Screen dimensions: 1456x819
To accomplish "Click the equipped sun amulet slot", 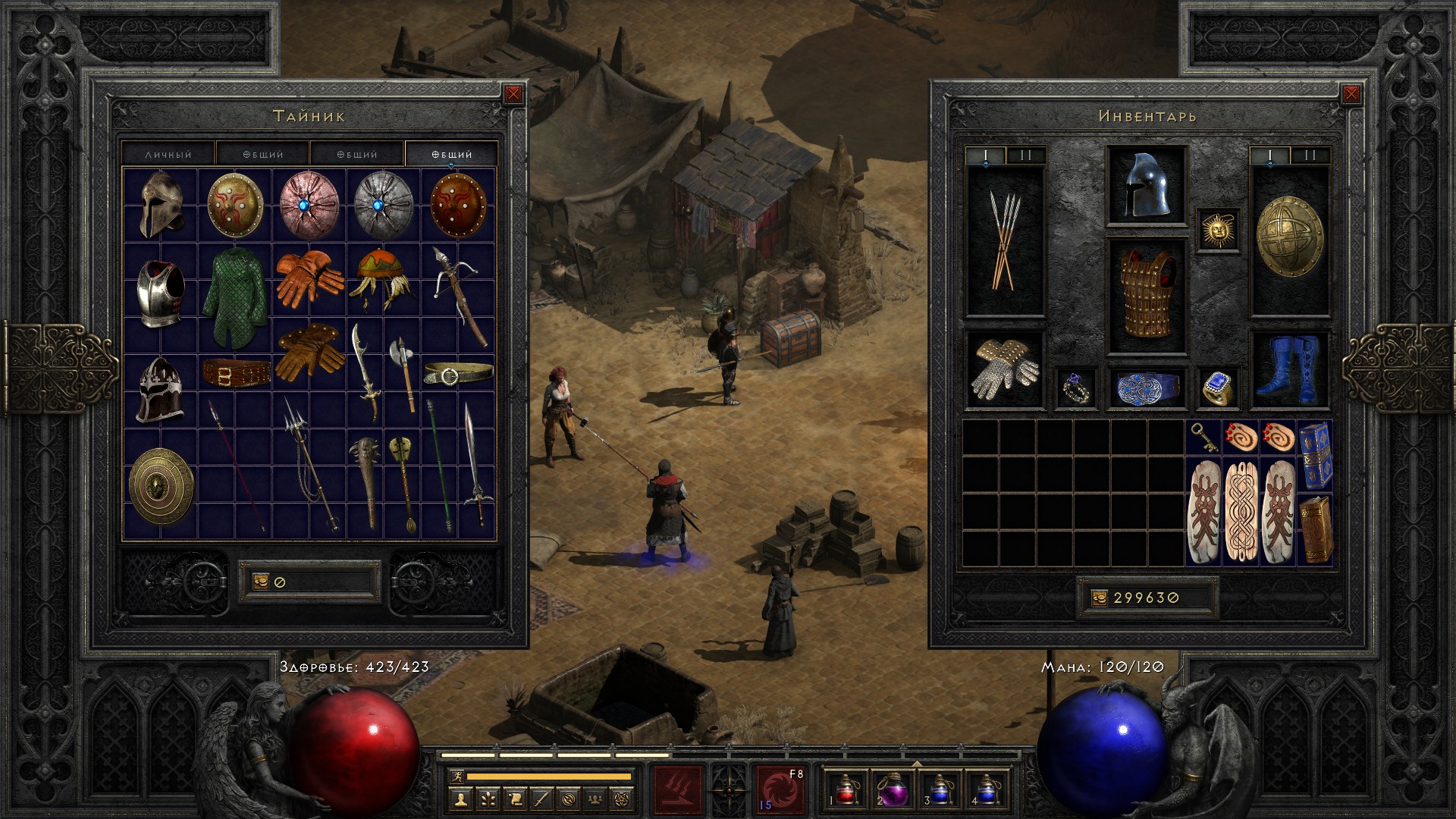I will pyautogui.click(x=1219, y=229).
